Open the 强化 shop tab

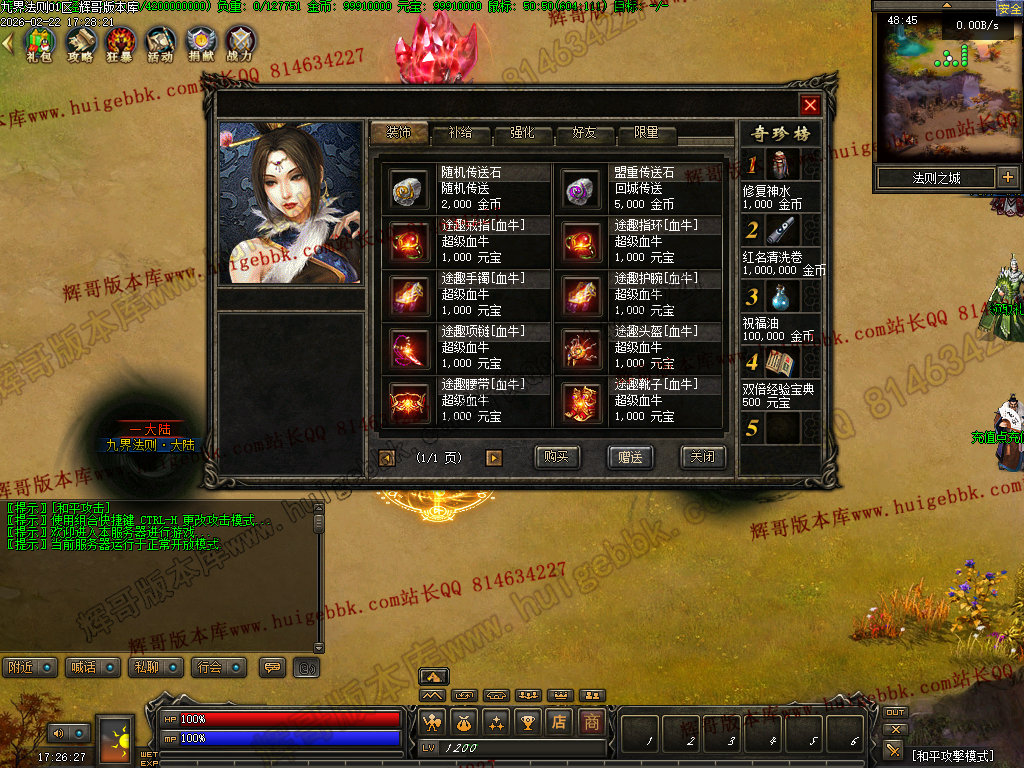pyautogui.click(x=522, y=133)
